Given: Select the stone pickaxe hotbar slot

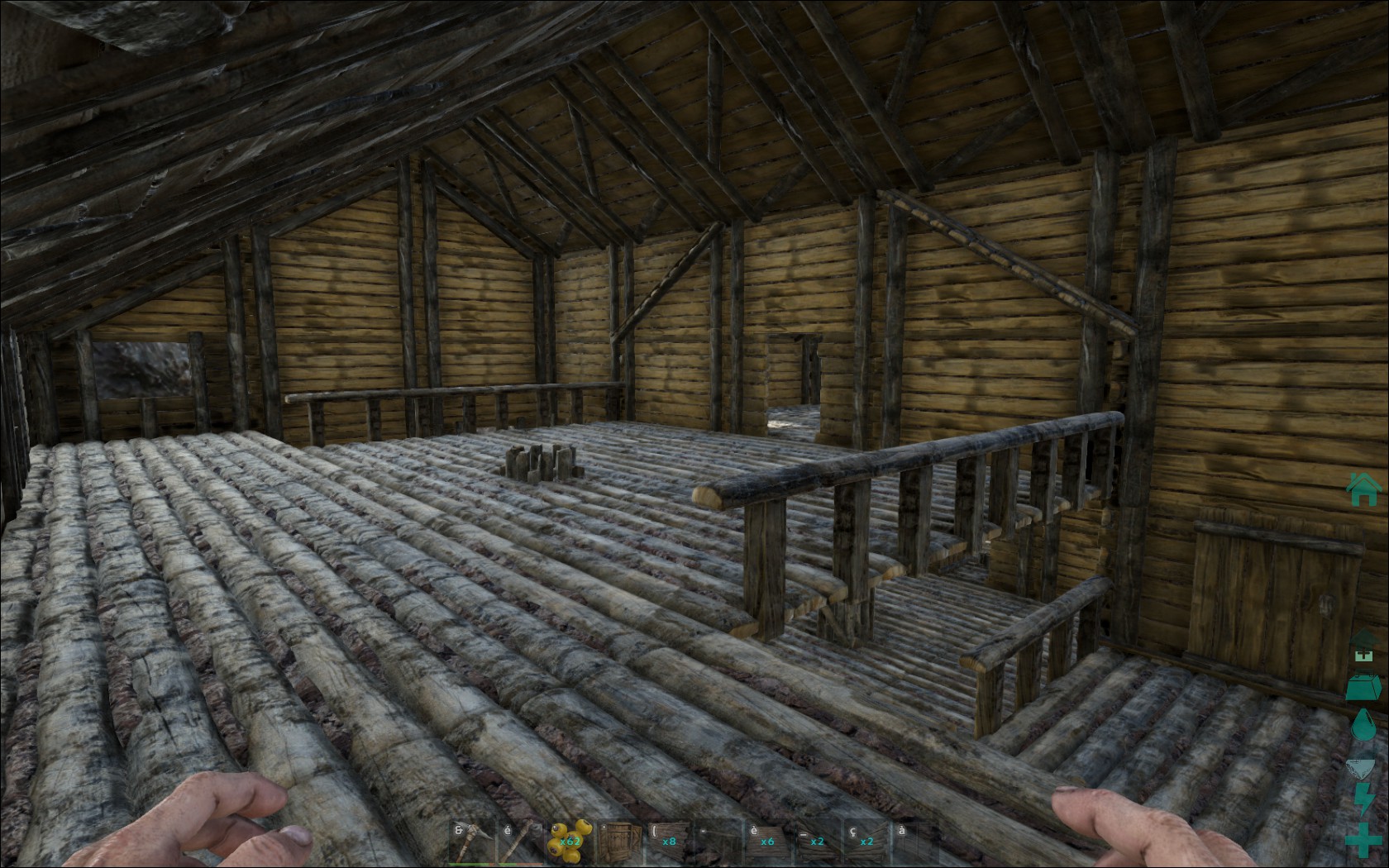Looking at the screenshot, I should pyautogui.click(x=473, y=842).
